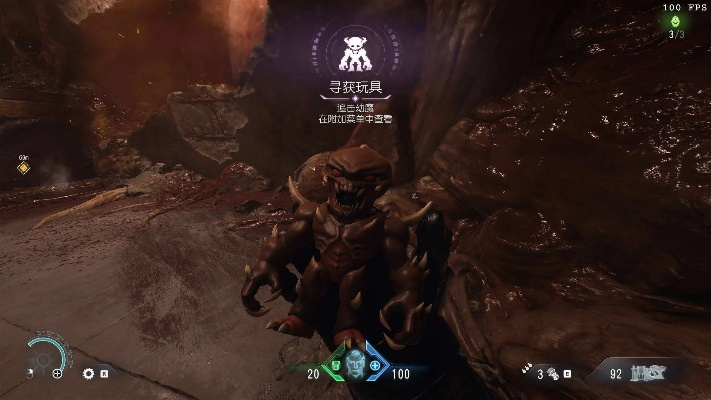Select the grenade equipment icon
Viewport: 711px width, 400px height.
[x=551, y=373]
